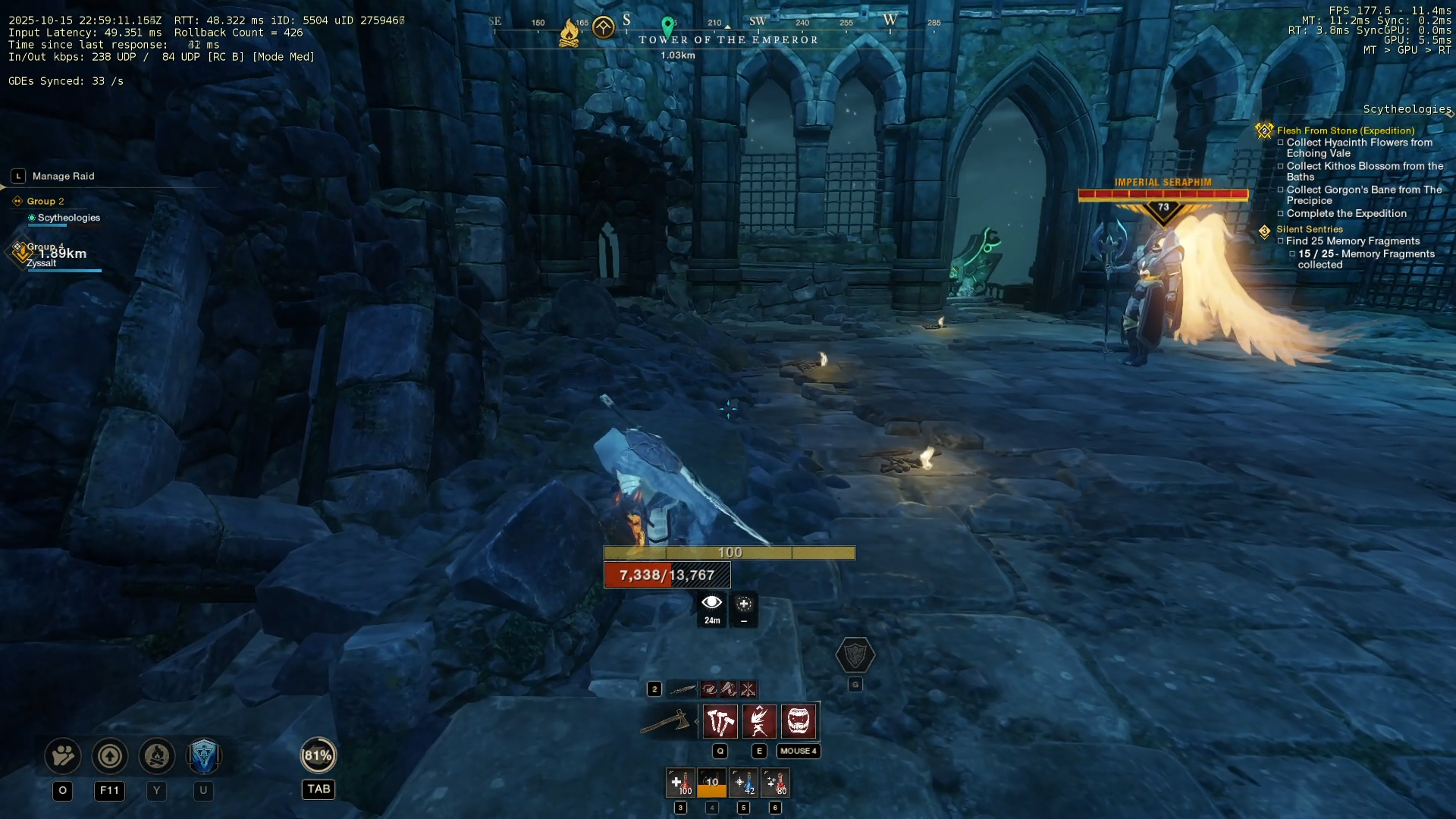The width and height of the screenshot is (1456, 819).
Task: Click the consumable slot on cooldown
Action: point(711,783)
